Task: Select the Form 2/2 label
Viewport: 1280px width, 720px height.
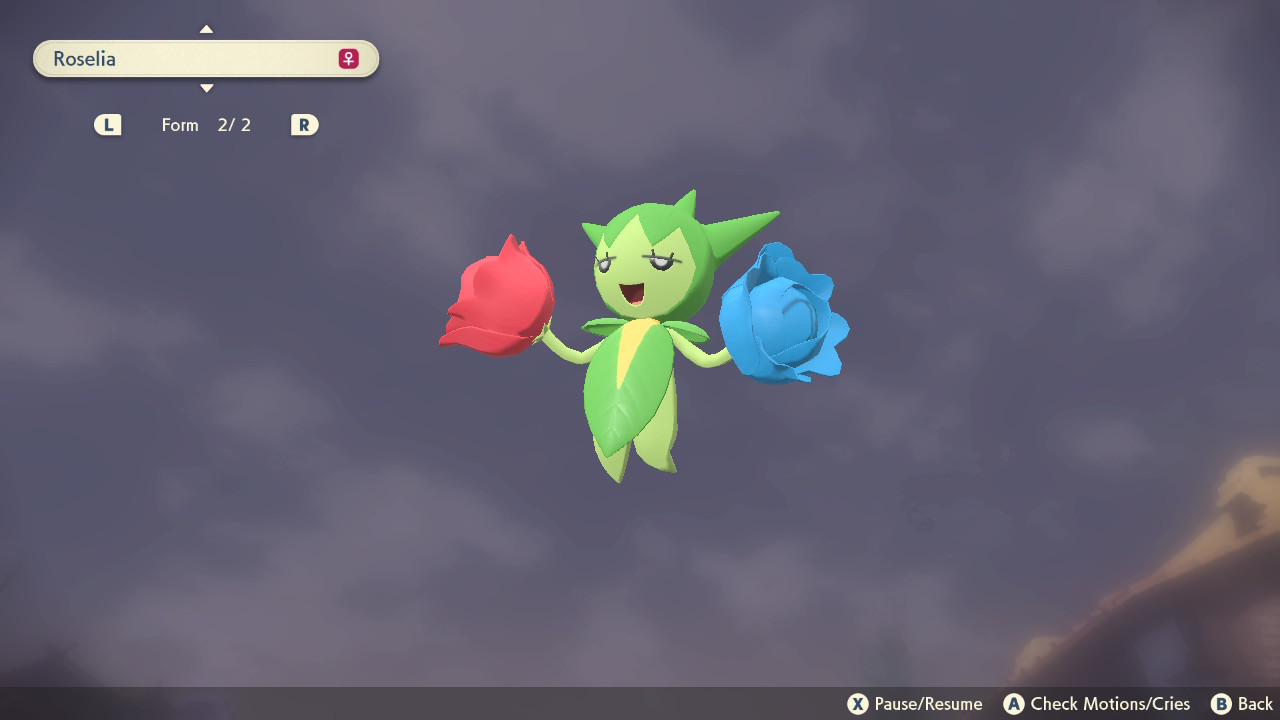Action: pos(207,124)
